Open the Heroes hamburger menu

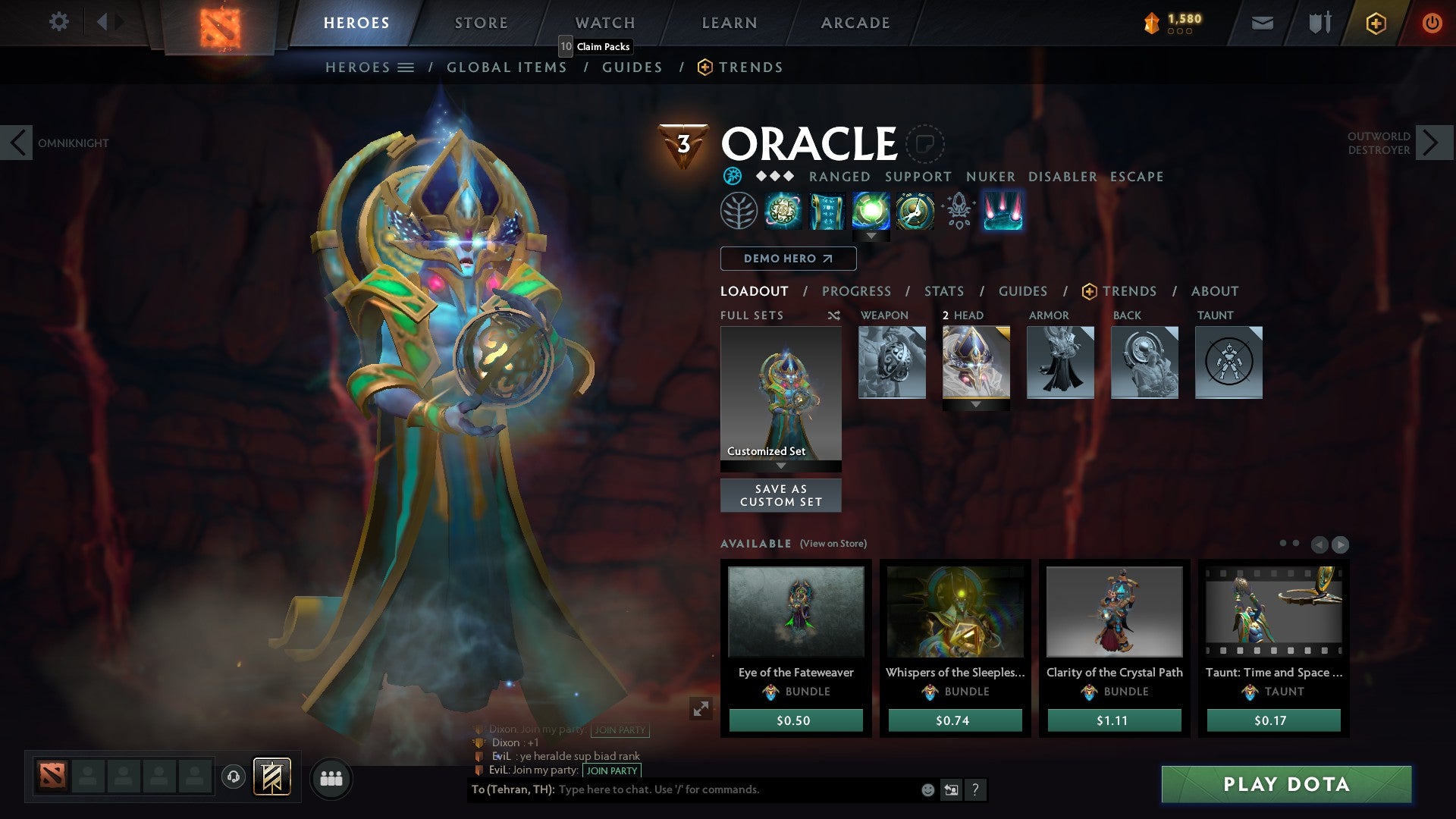coord(407,67)
